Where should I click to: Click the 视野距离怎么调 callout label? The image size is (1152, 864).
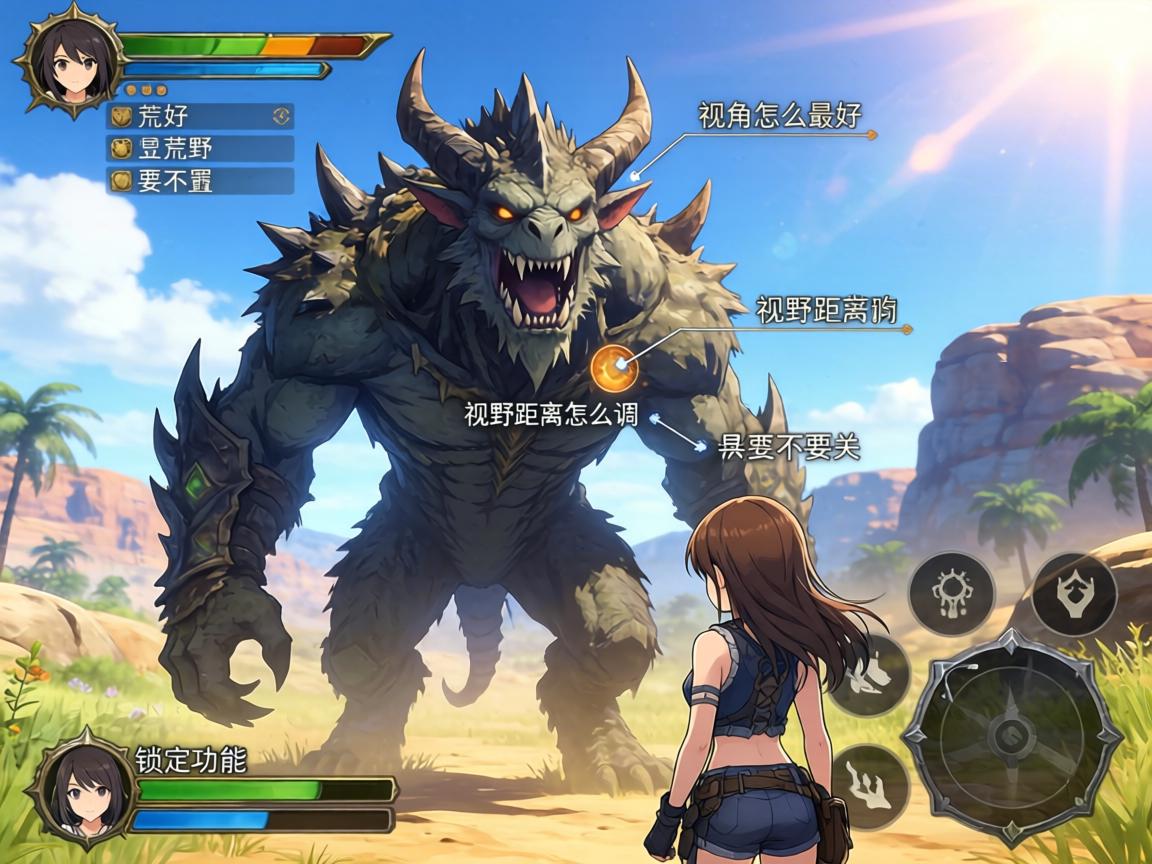coord(551,414)
